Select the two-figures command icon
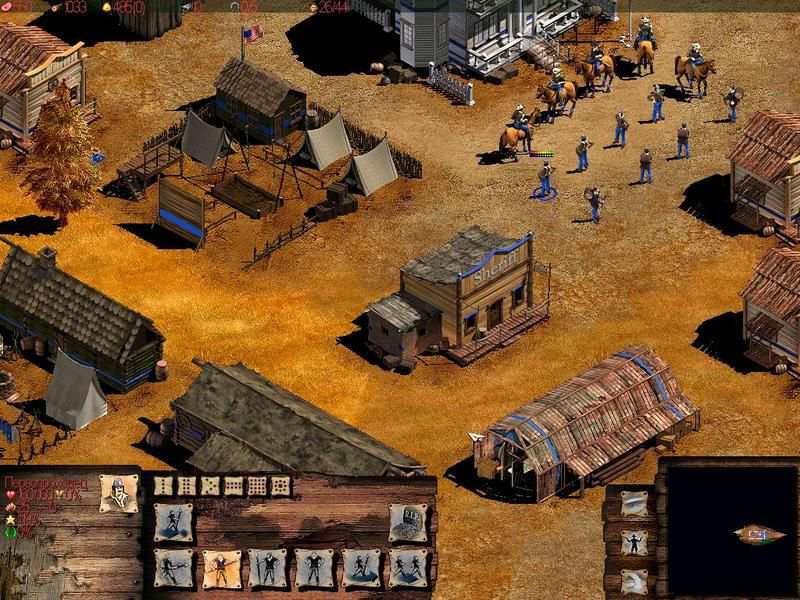Image resolution: width=800 pixels, height=600 pixels. coord(407,567)
